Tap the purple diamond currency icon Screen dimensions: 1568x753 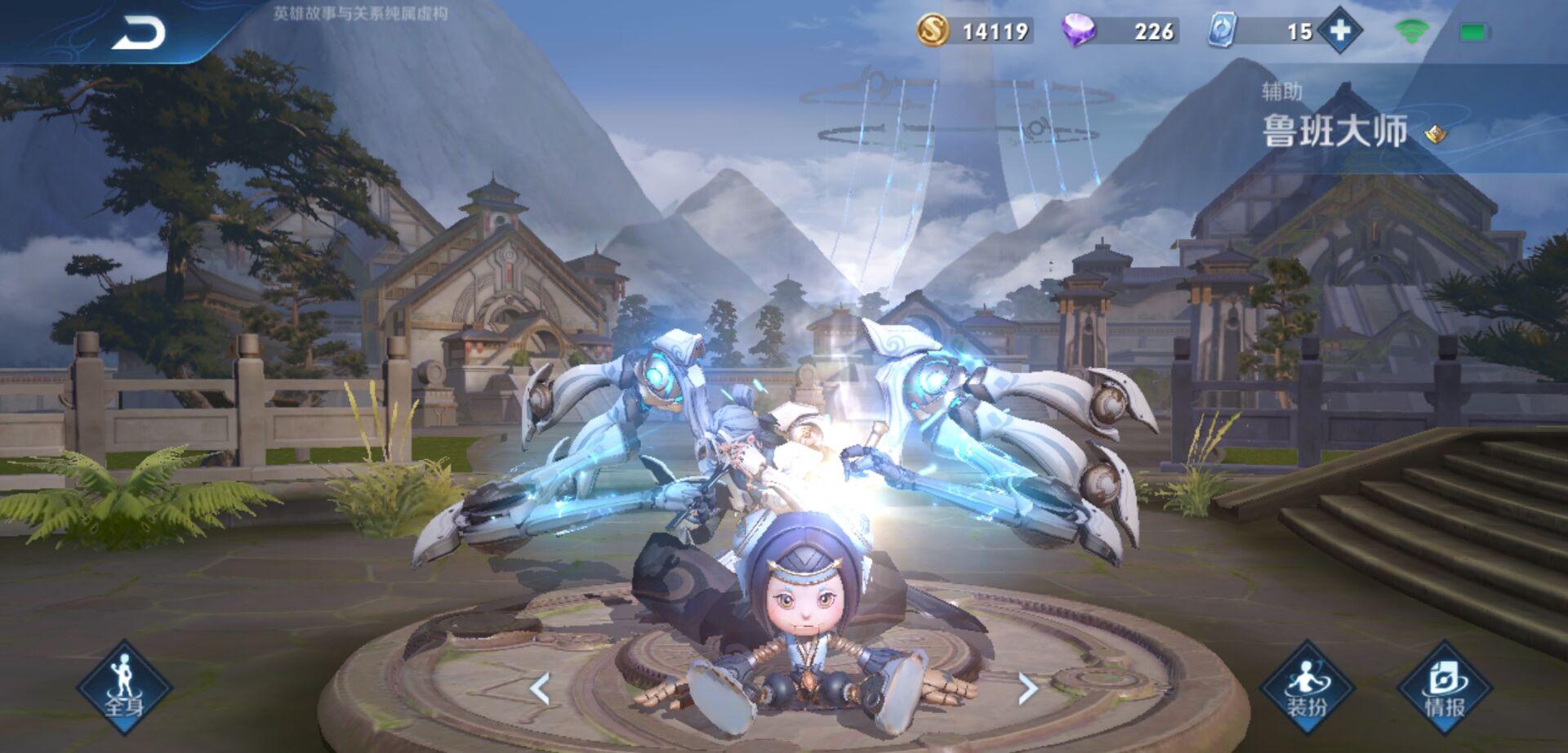(x=1079, y=31)
